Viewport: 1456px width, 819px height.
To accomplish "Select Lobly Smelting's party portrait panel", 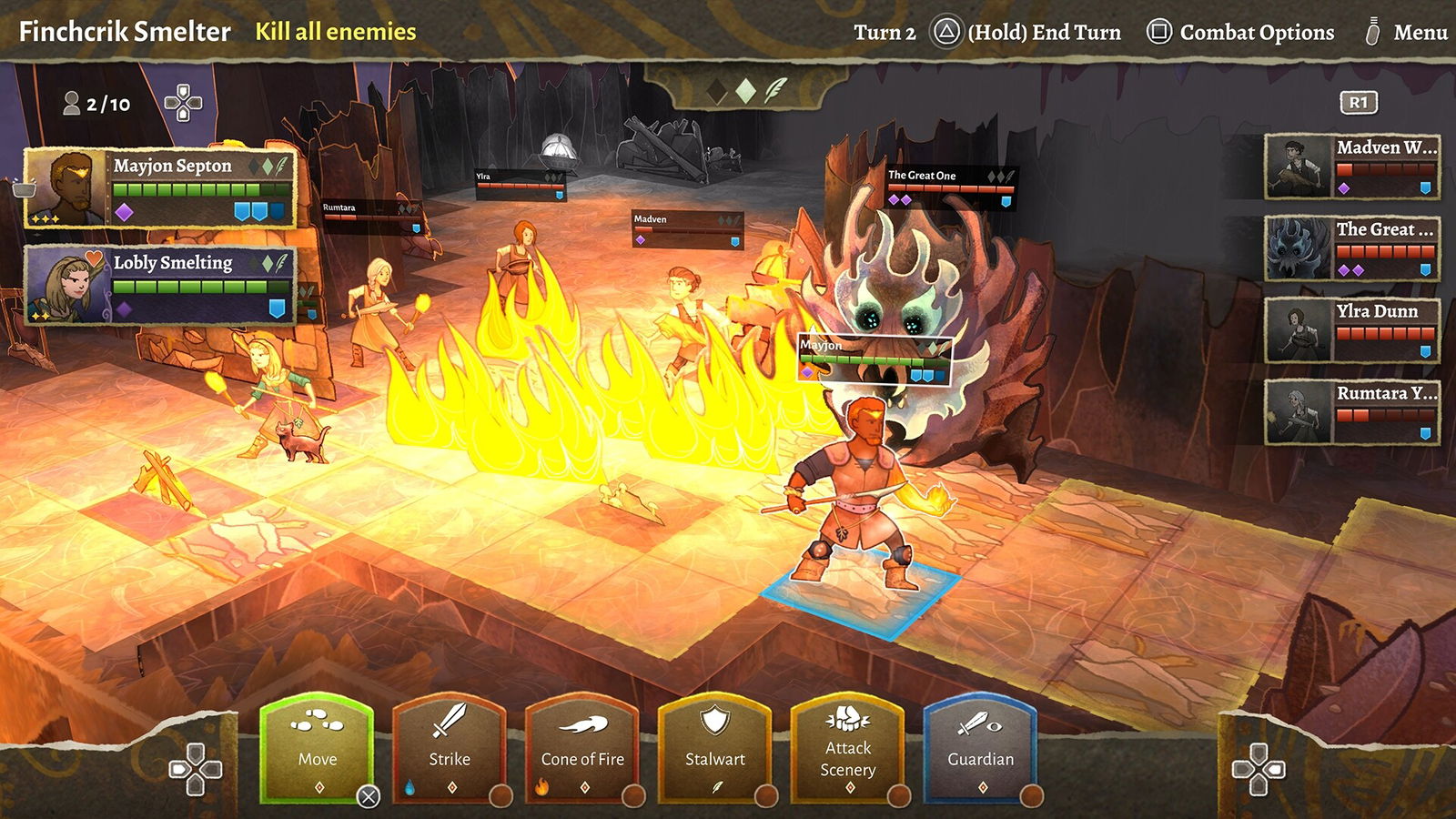I will coord(160,285).
